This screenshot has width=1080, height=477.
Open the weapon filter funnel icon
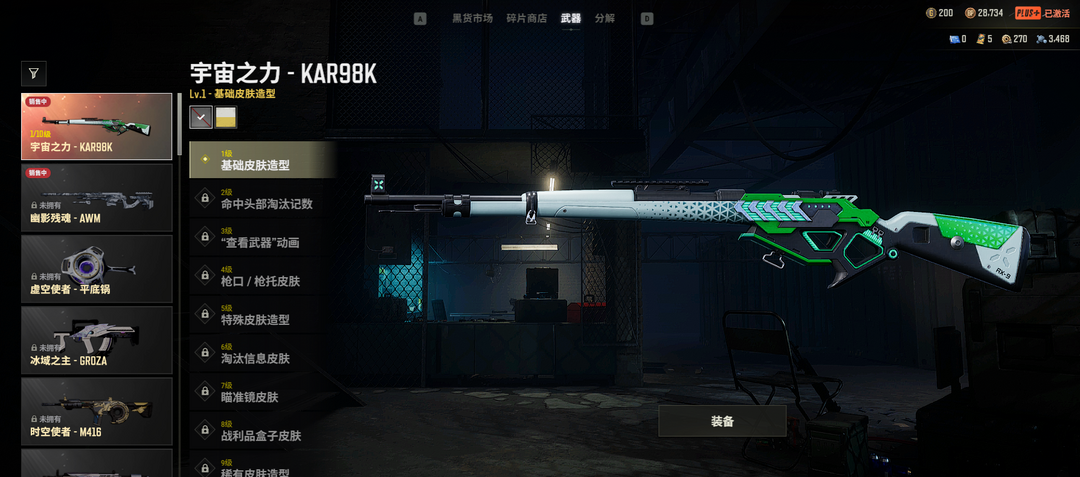[34, 73]
